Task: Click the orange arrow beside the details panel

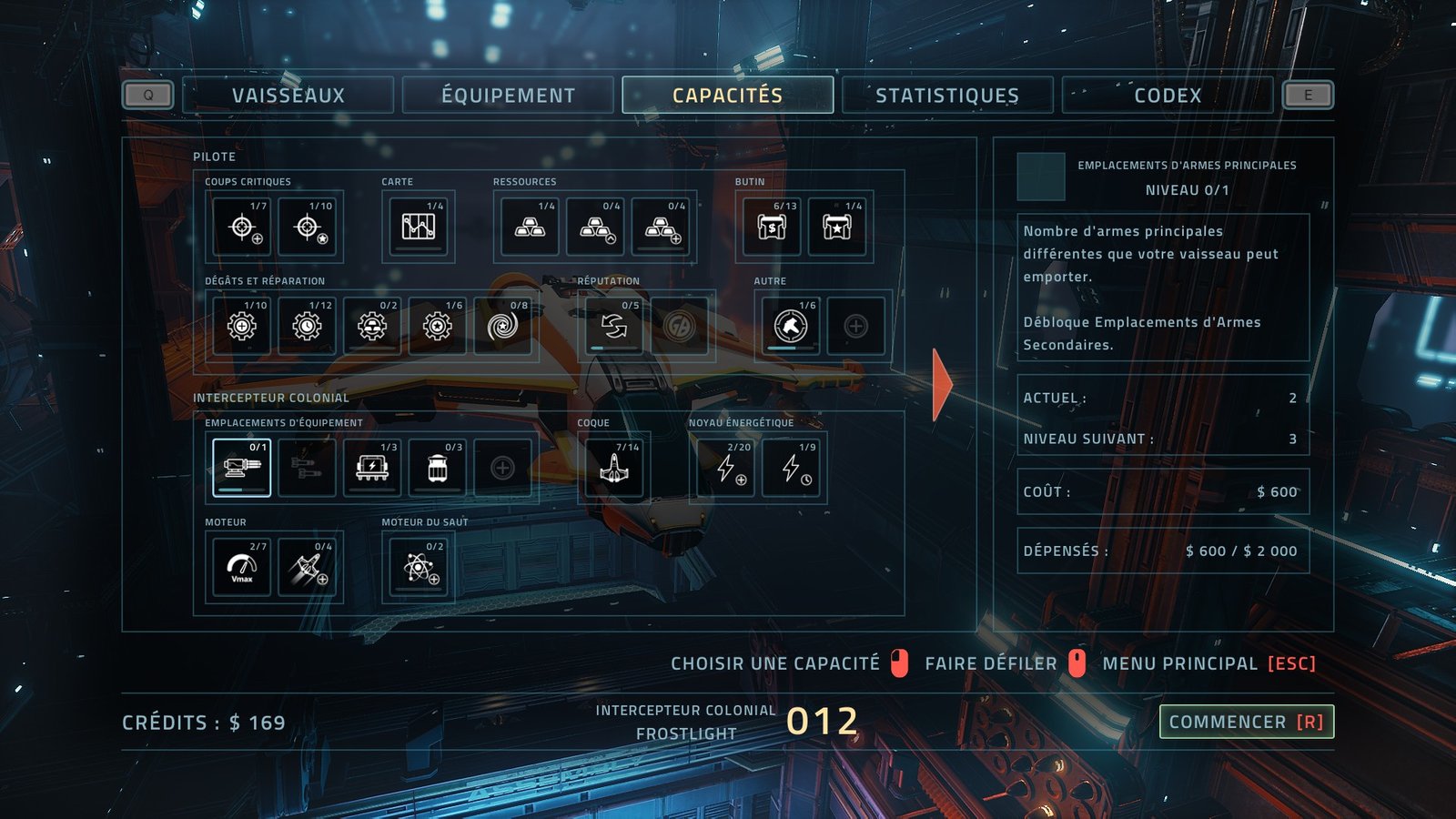Action: click(x=942, y=385)
